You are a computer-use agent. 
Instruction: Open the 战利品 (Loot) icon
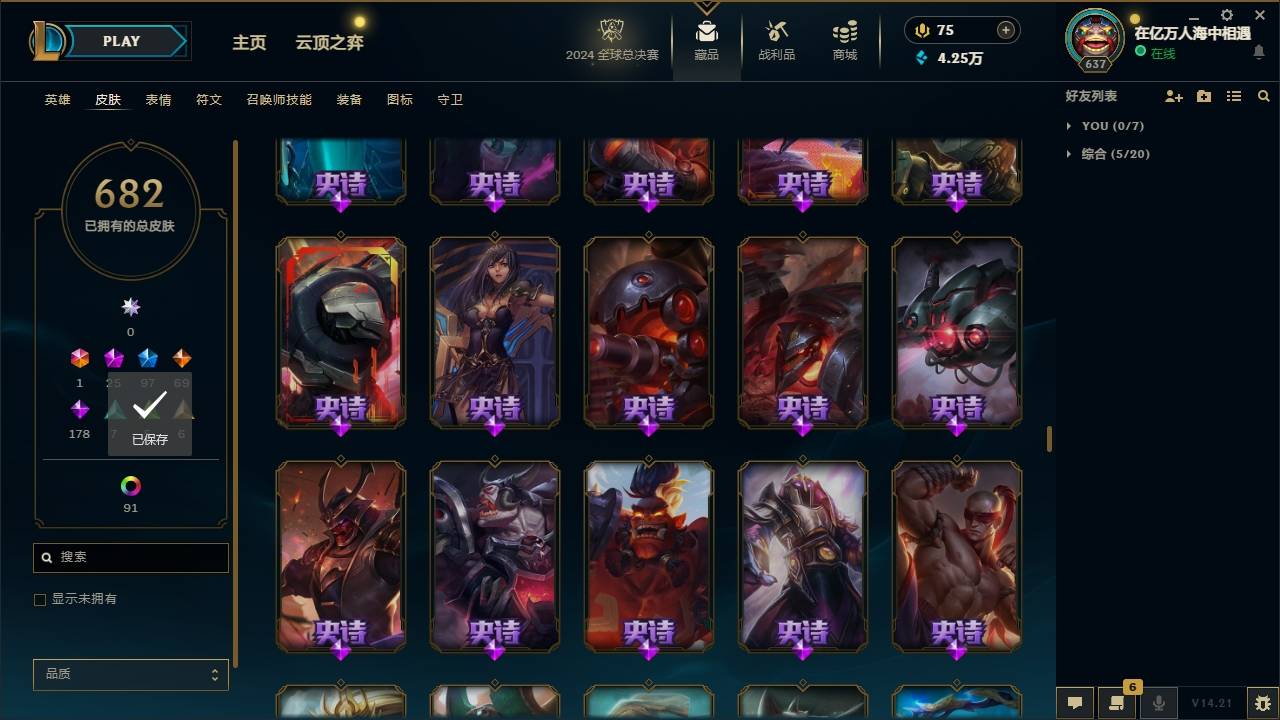(x=776, y=40)
